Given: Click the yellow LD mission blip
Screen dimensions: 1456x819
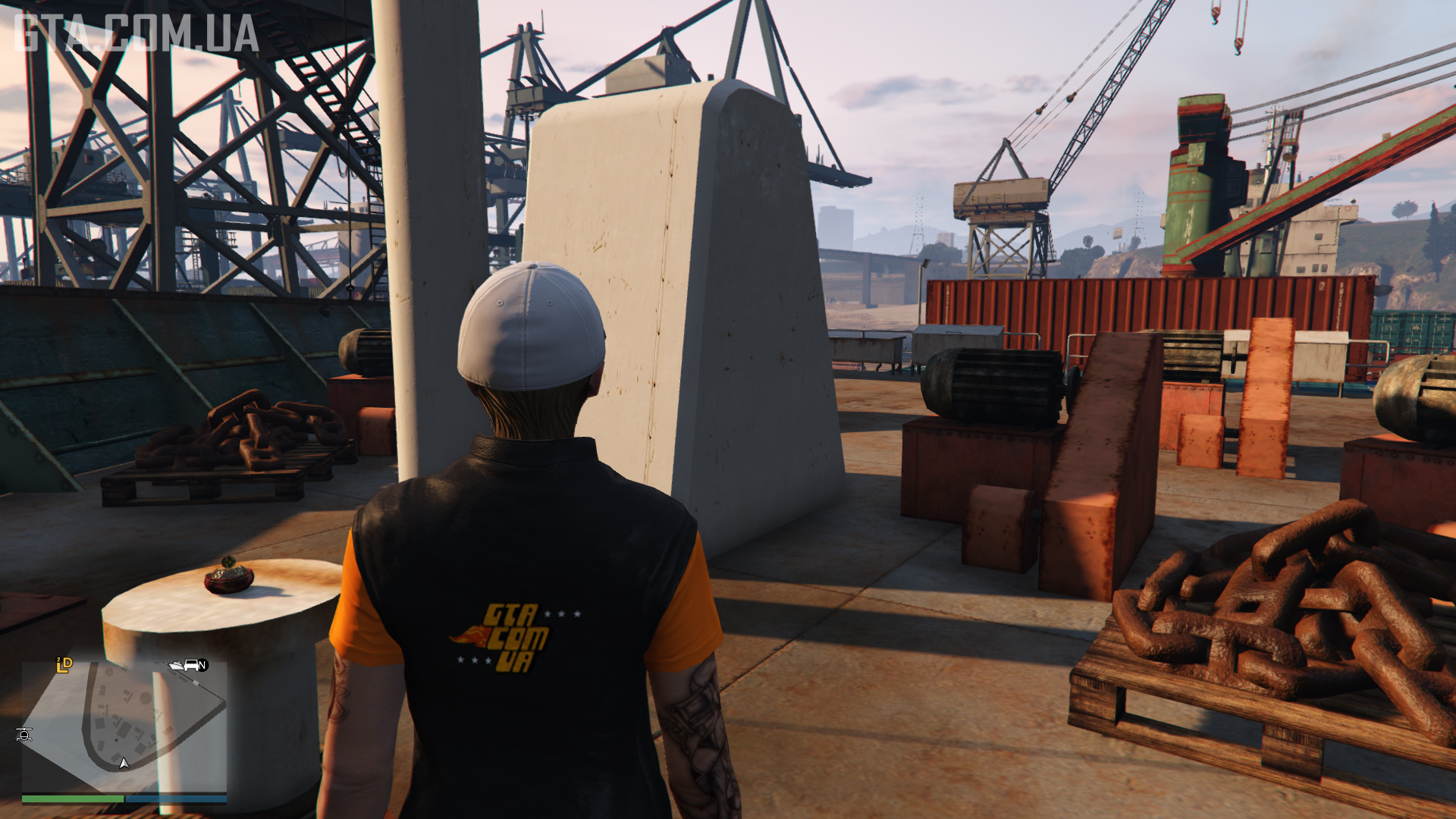Looking at the screenshot, I should (64, 665).
